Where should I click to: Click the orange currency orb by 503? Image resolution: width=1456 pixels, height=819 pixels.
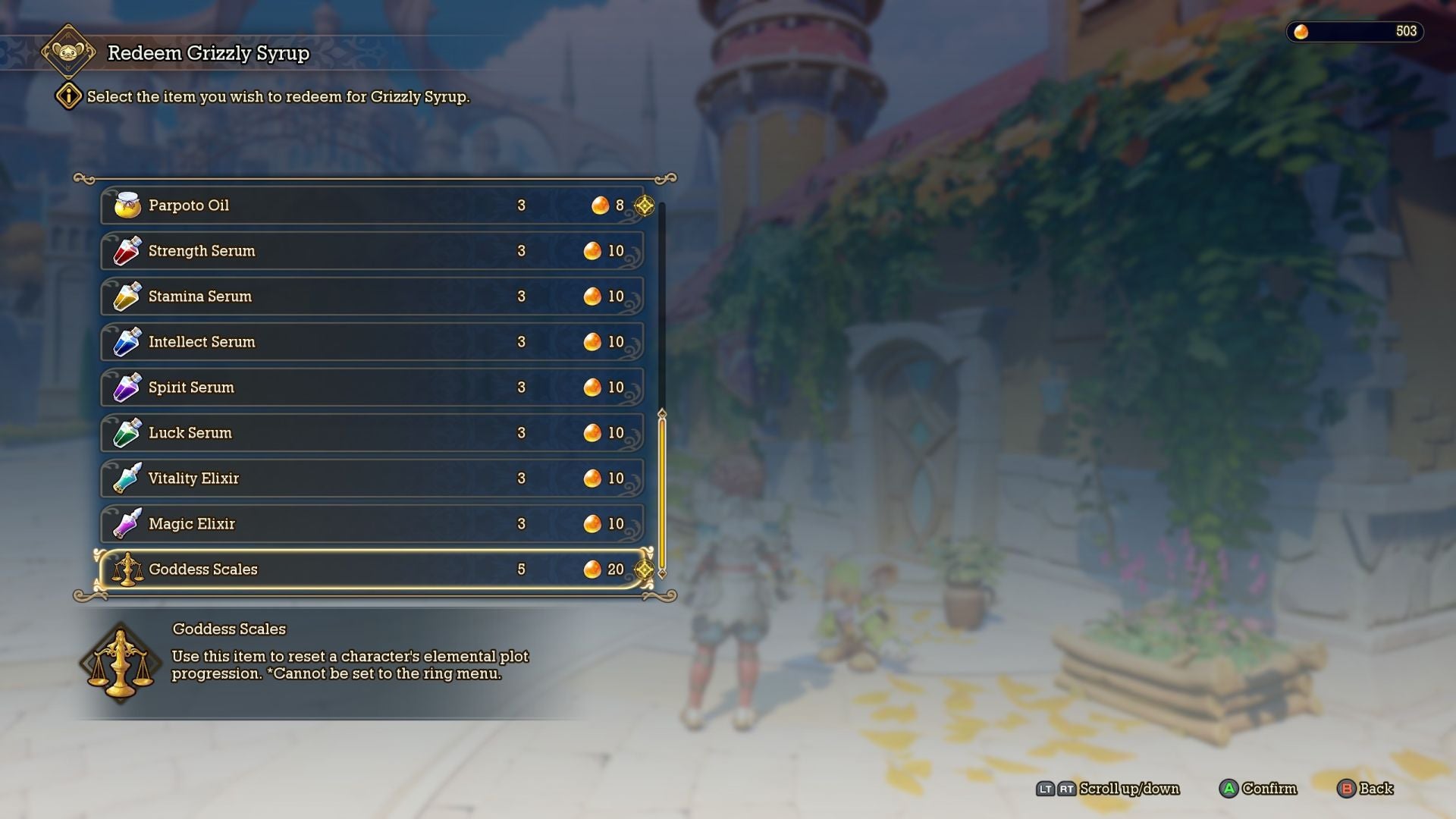pos(1301,32)
